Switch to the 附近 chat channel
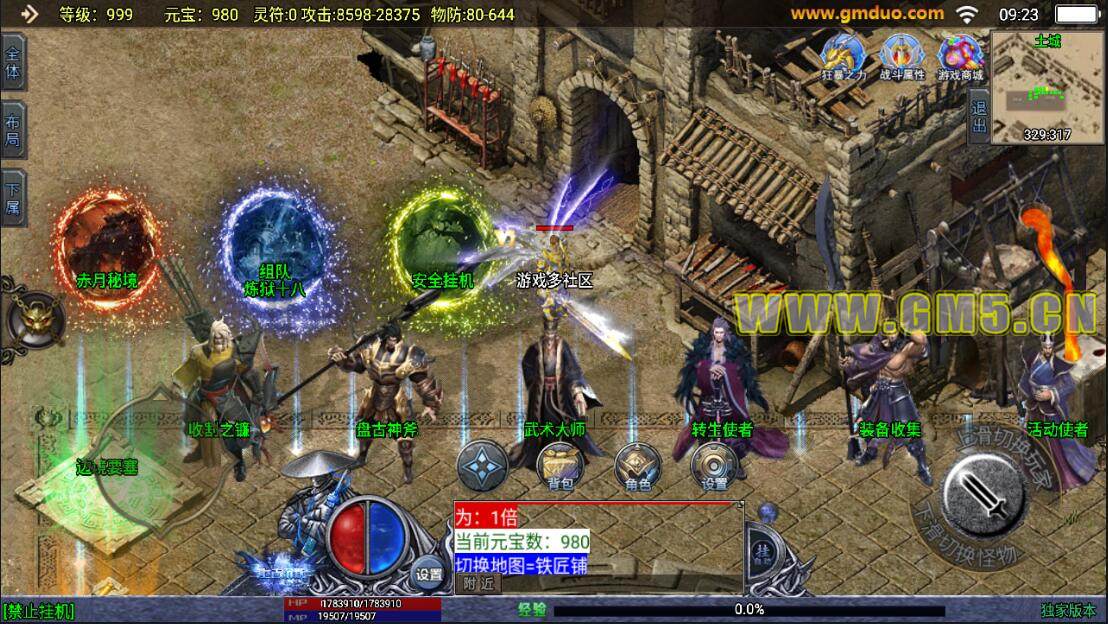 (x=477, y=584)
